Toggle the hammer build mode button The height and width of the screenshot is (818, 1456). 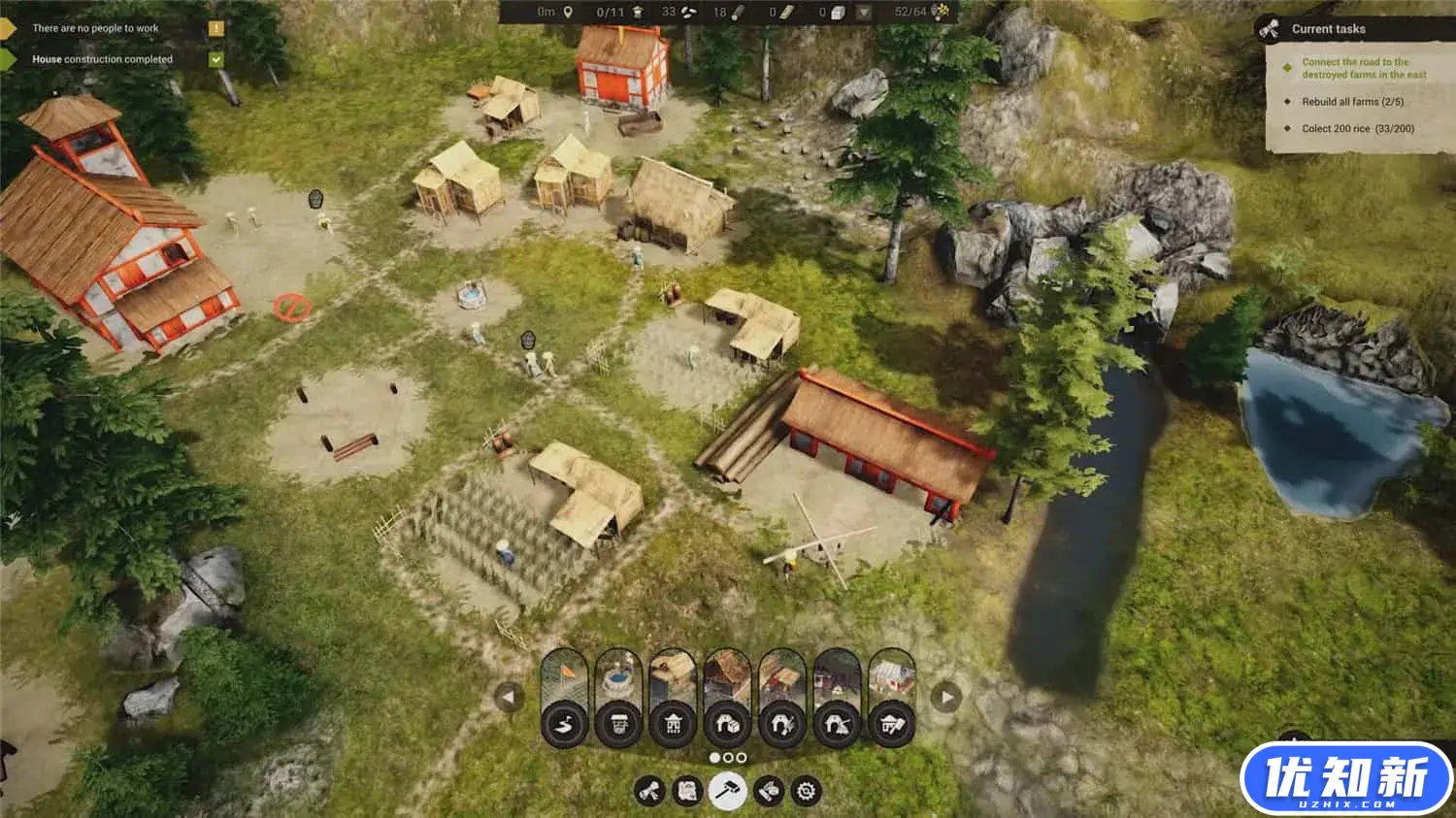click(728, 792)
